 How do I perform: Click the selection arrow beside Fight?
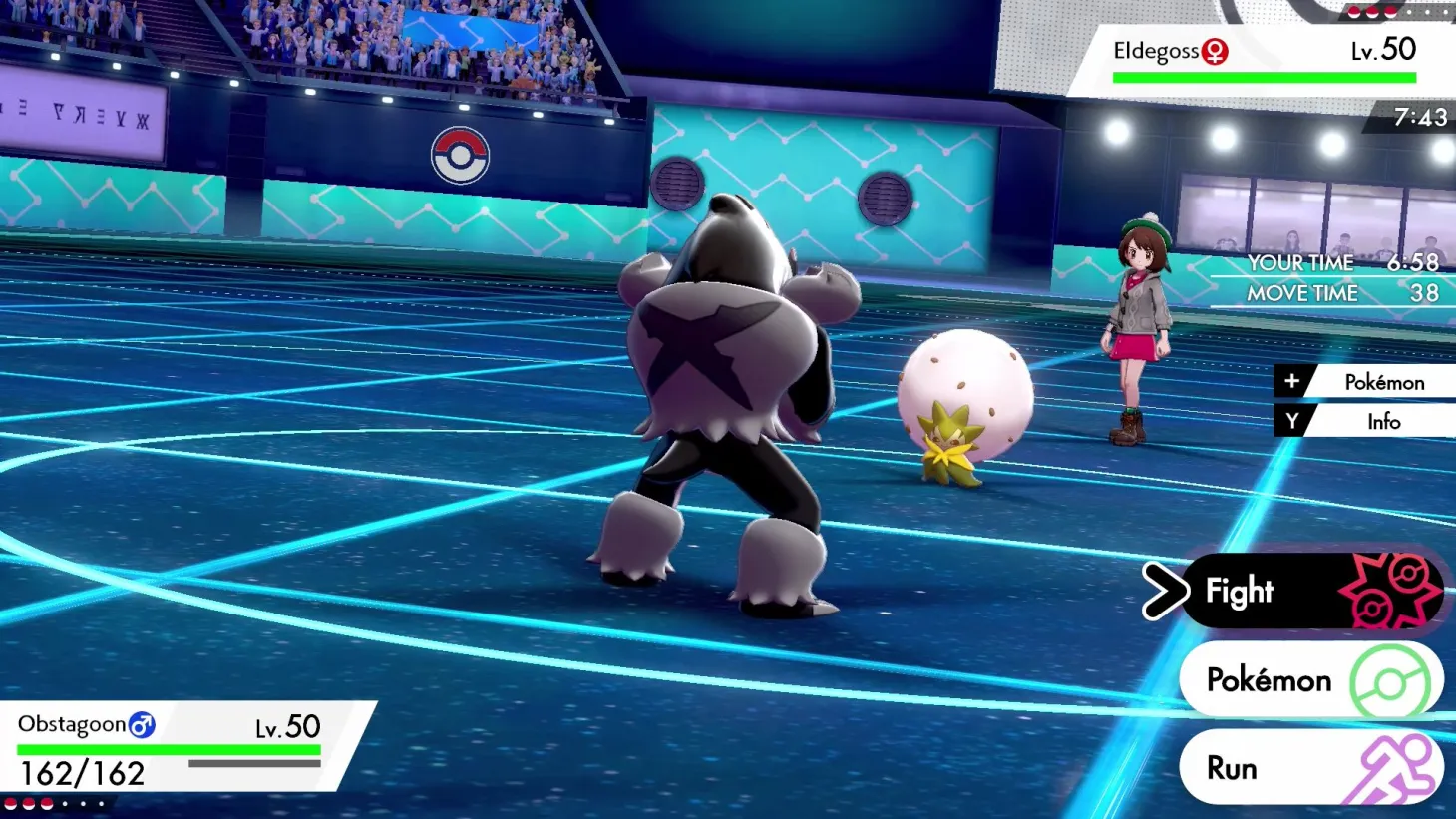click(1165, 591)
